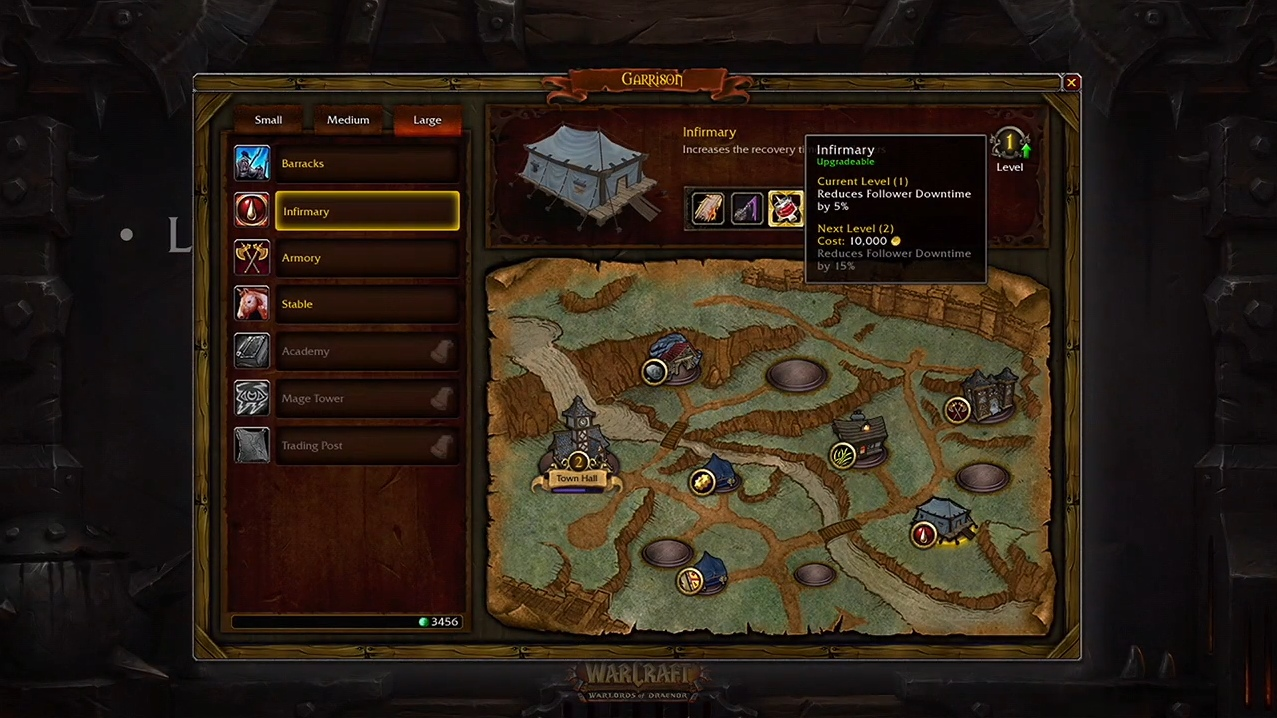Viewport: 1277px width, 718px height.
Task: Open the Large buildings tab
Action: (x=427, y=120)
